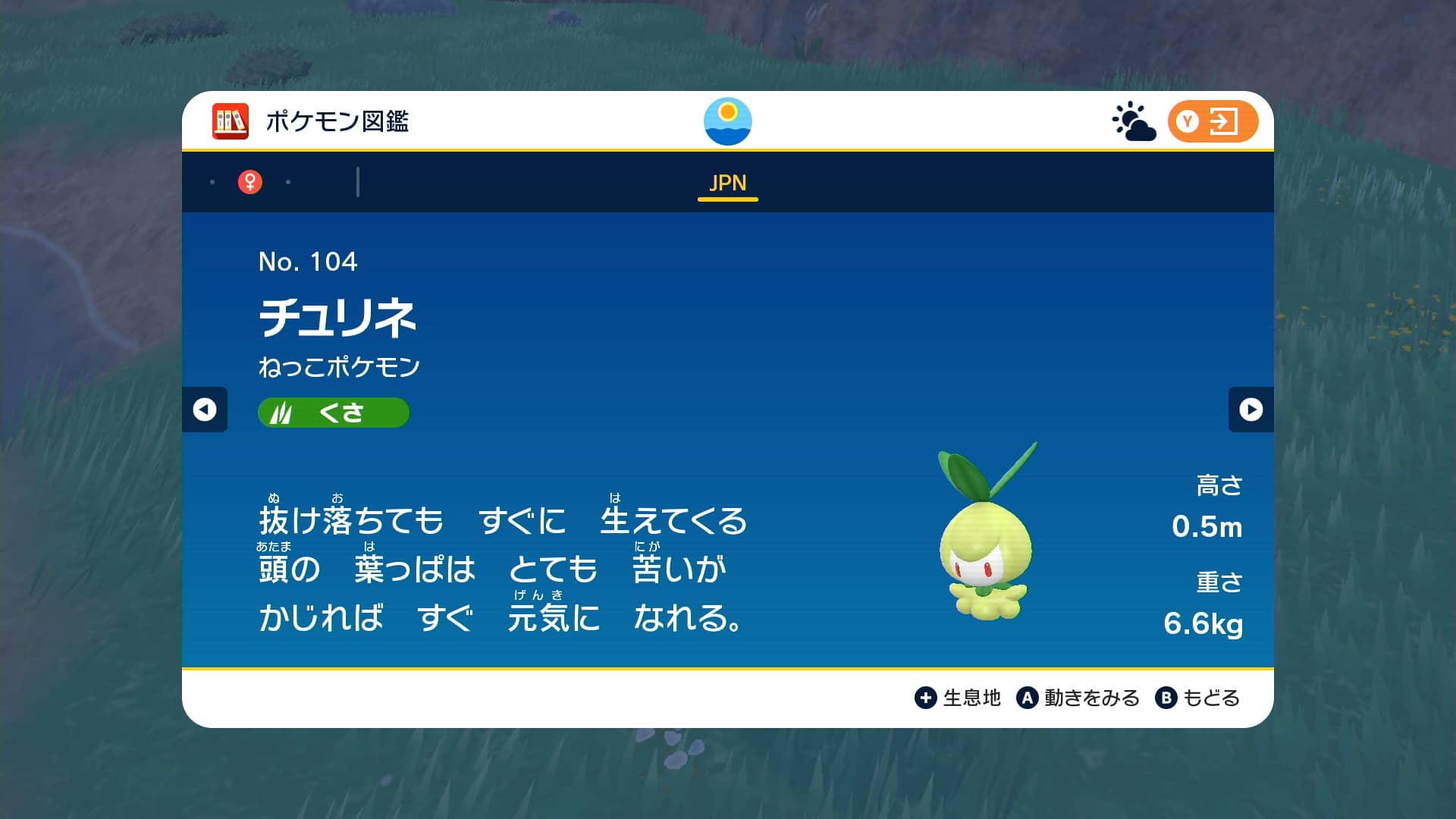Expand the previous entry with left arrow
The height and width of the screenshot is (819, 1456).
tap(203, 410)
